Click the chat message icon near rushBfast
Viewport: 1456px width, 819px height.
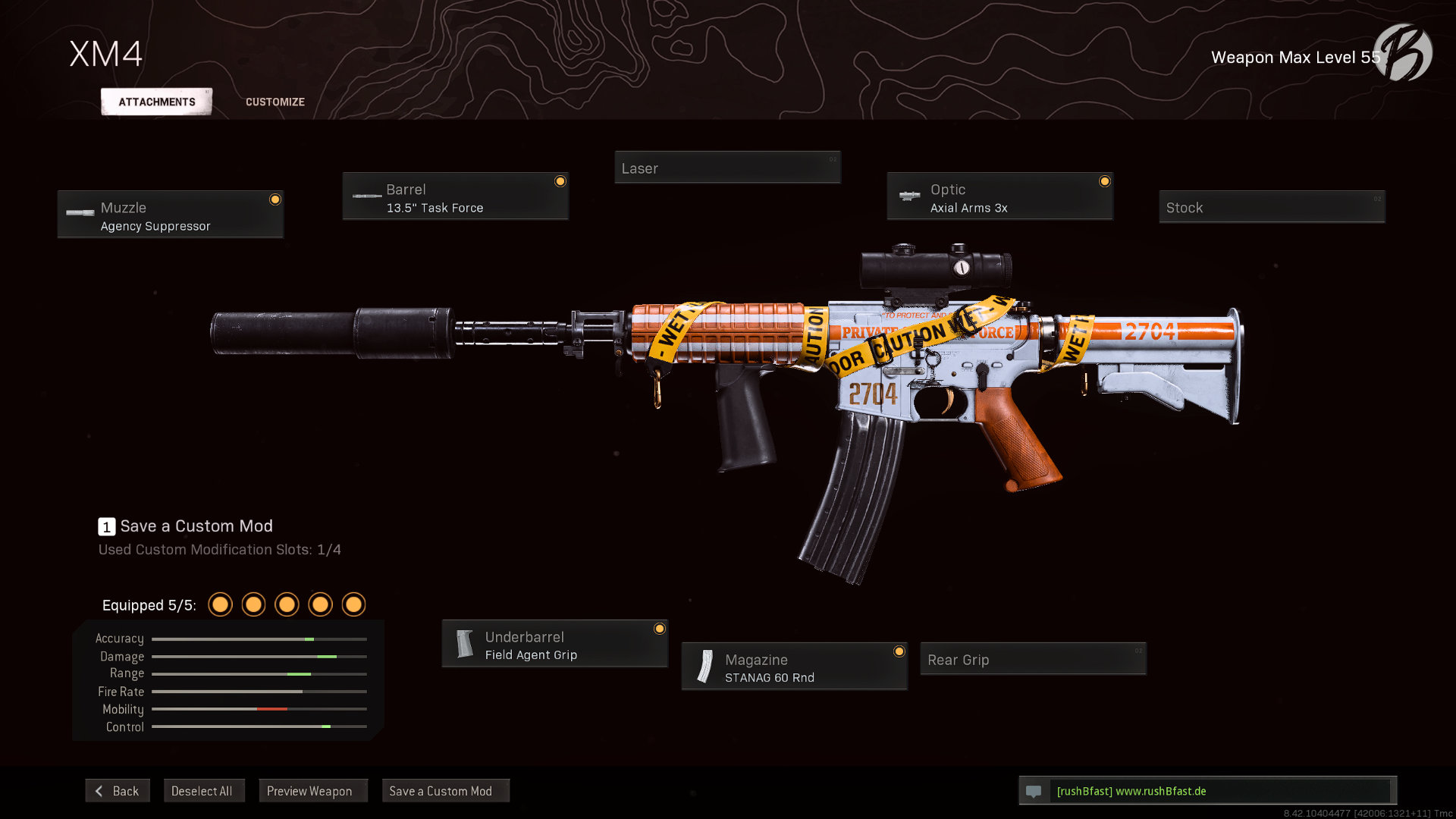click(1034, 790)
